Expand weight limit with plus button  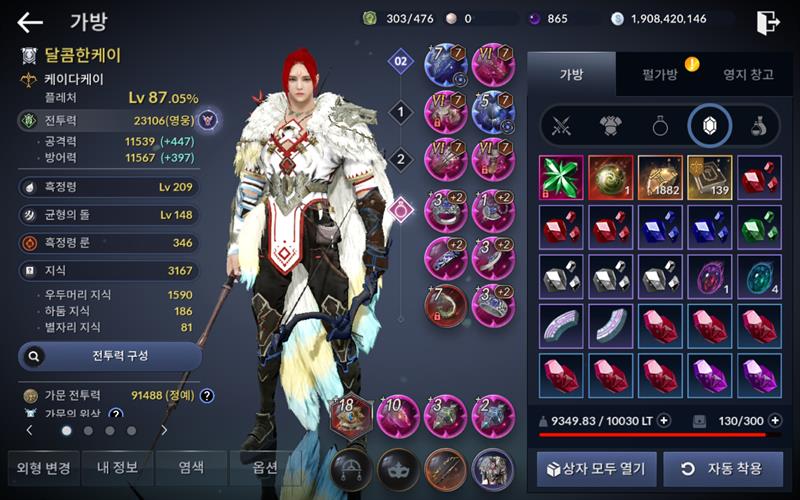[x=664, y=421]
